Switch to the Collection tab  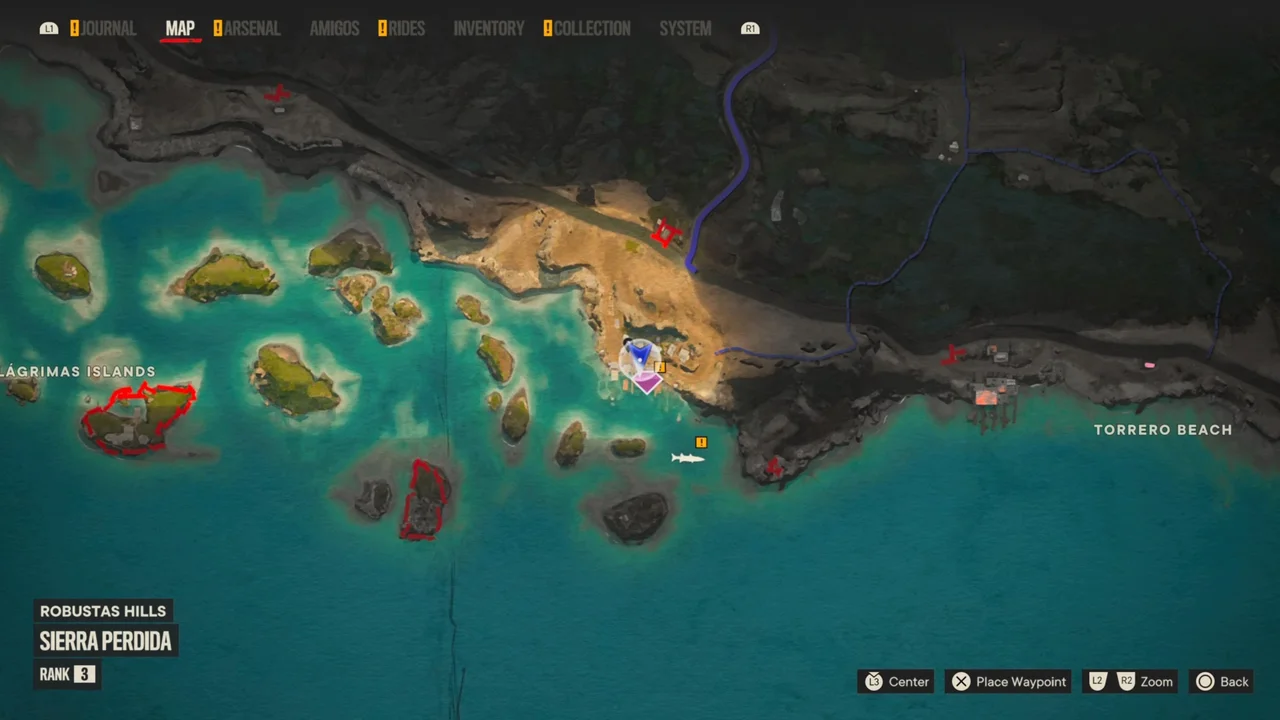coord(593,28)
